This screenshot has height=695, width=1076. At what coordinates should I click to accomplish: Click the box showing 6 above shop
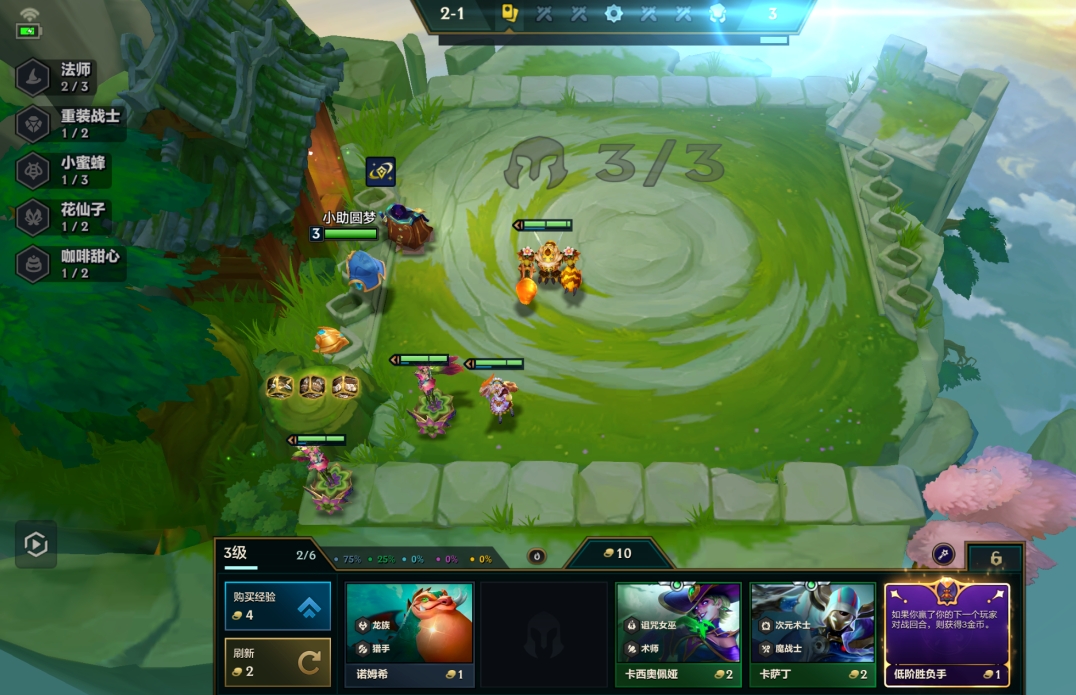coord(994,558)
